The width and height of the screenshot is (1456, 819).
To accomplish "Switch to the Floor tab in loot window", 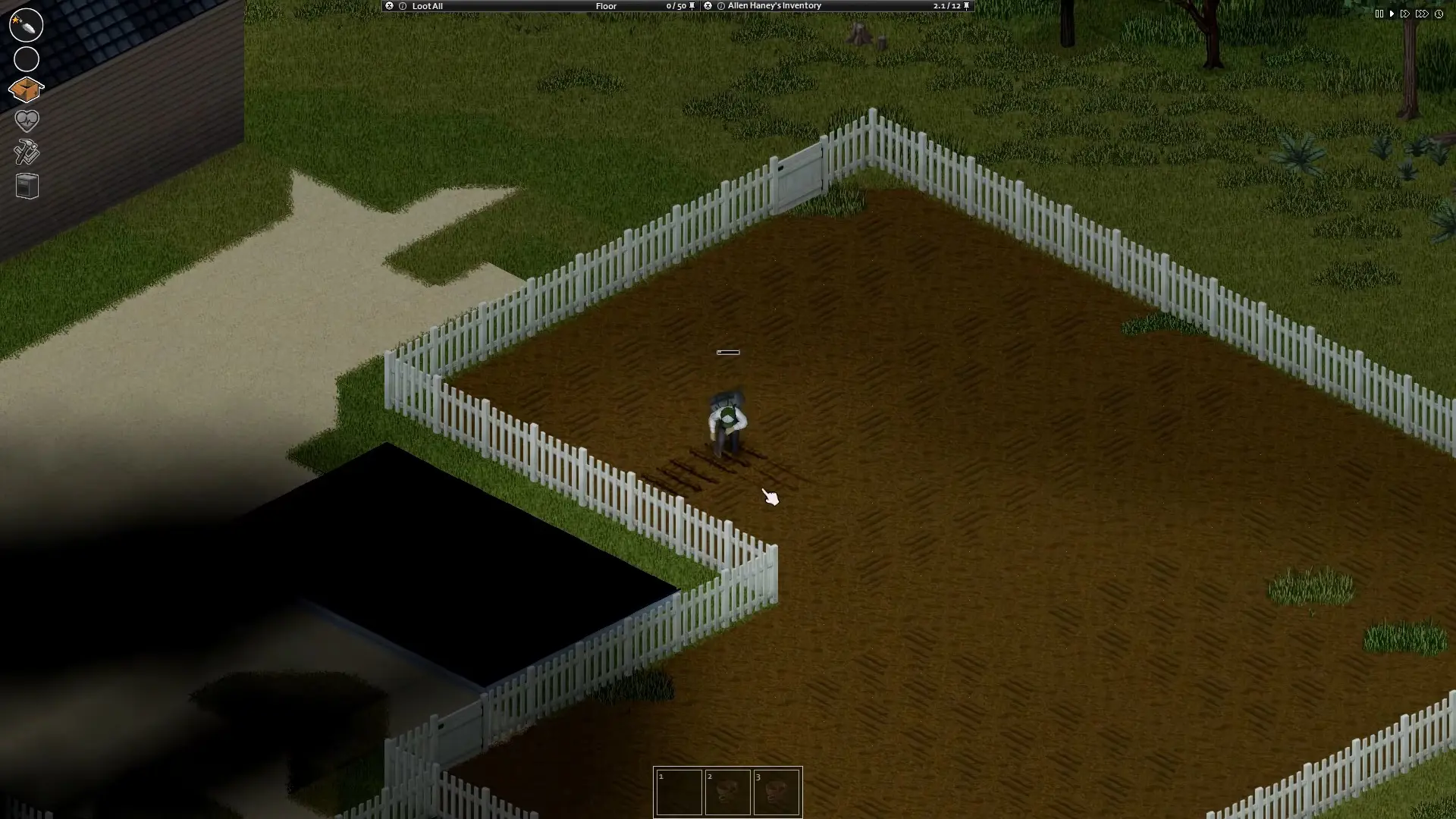I will [607, 6].
